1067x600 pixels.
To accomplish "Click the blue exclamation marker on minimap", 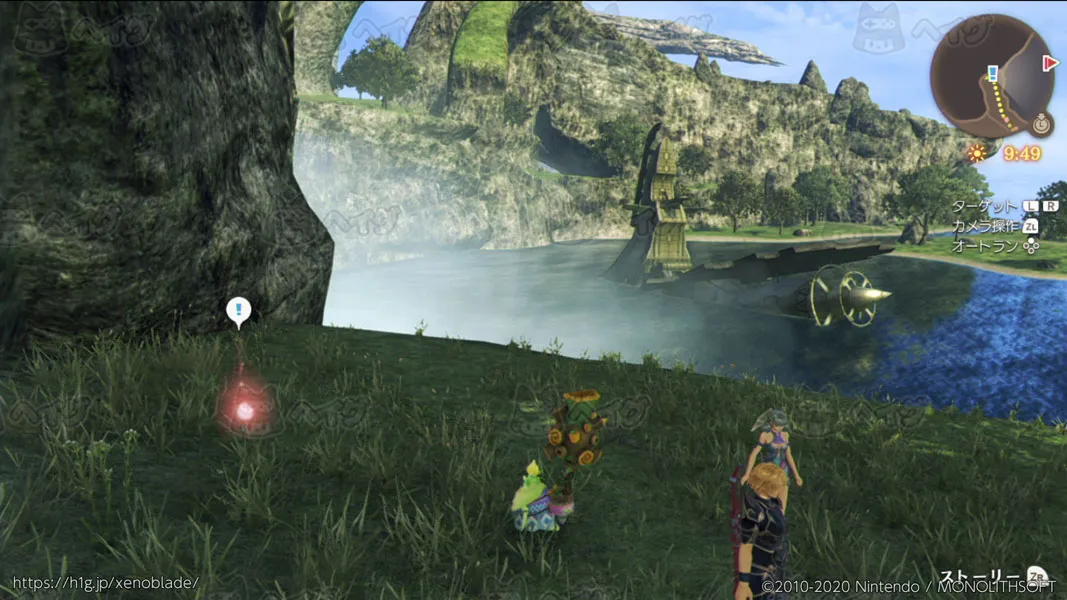I will pyautogui.click(x=992, y=73).
